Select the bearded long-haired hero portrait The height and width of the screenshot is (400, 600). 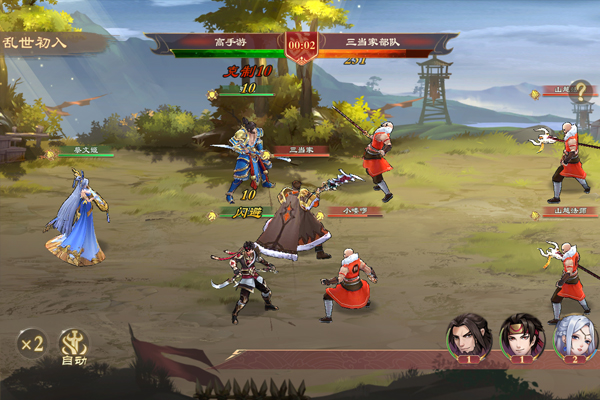coord(466,336)
